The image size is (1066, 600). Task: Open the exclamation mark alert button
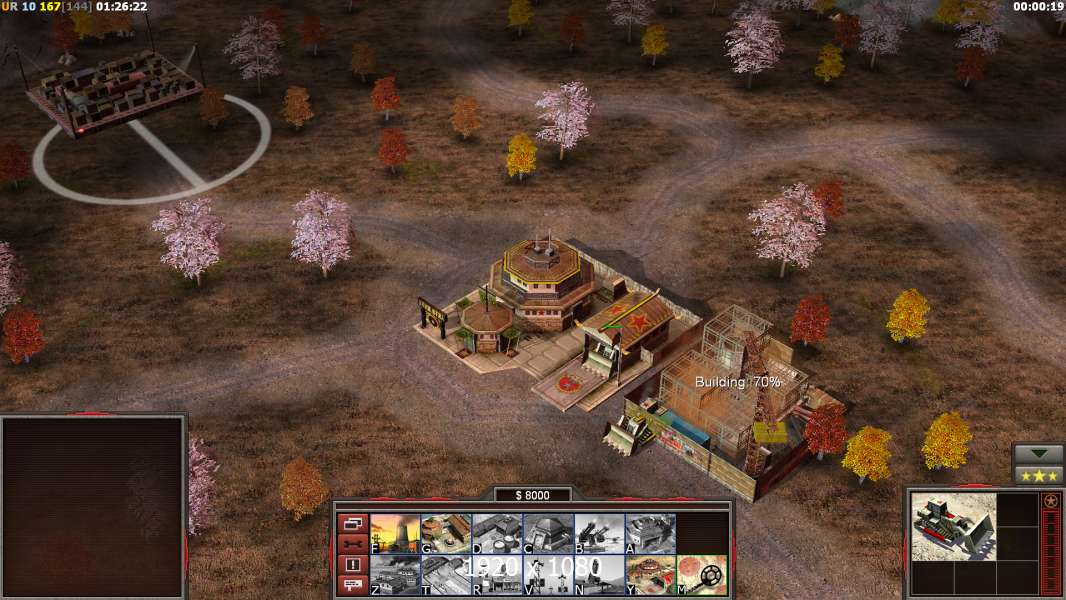pos(352,565)
